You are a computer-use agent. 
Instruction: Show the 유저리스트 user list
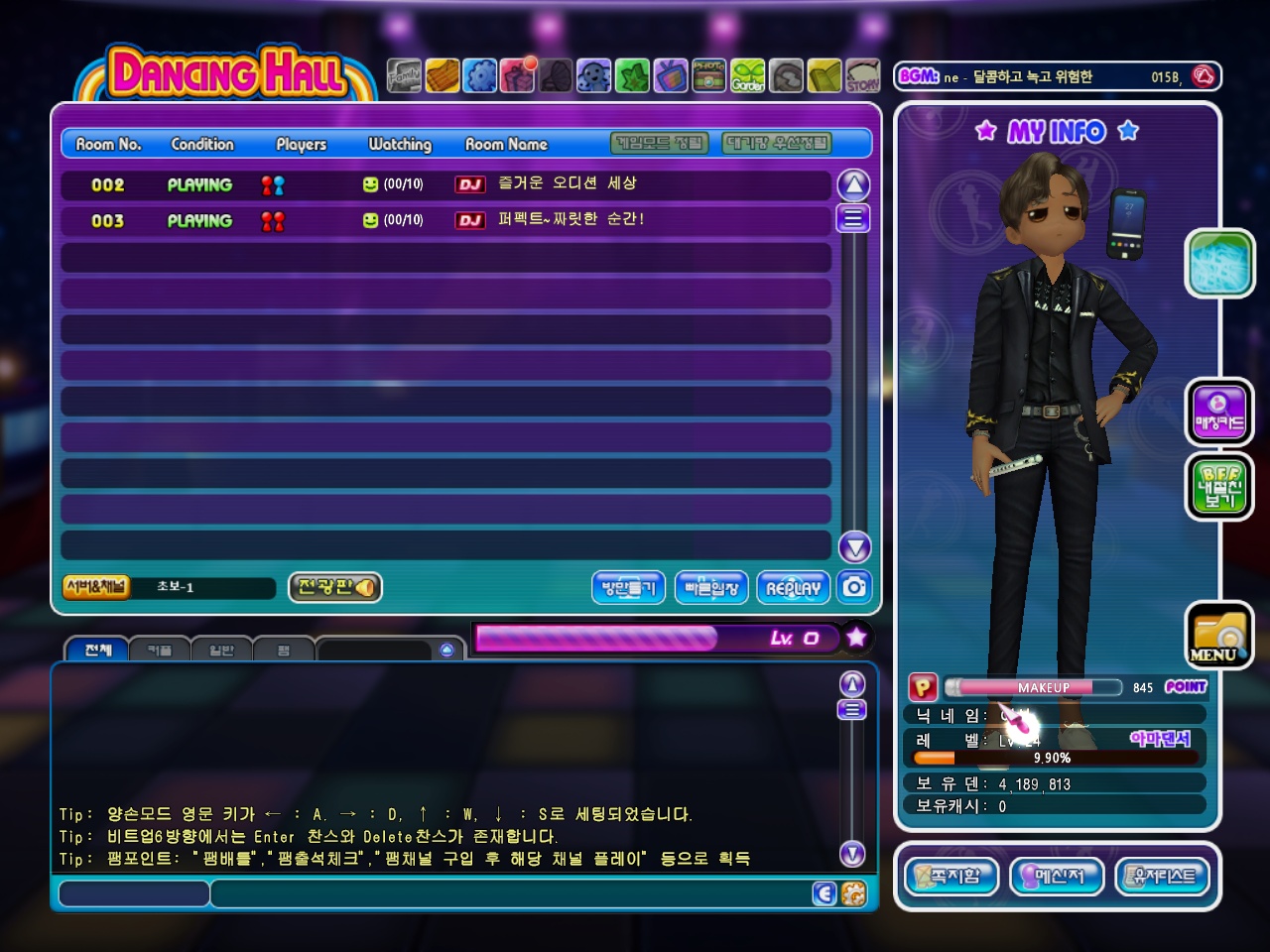click(1163, 877)
